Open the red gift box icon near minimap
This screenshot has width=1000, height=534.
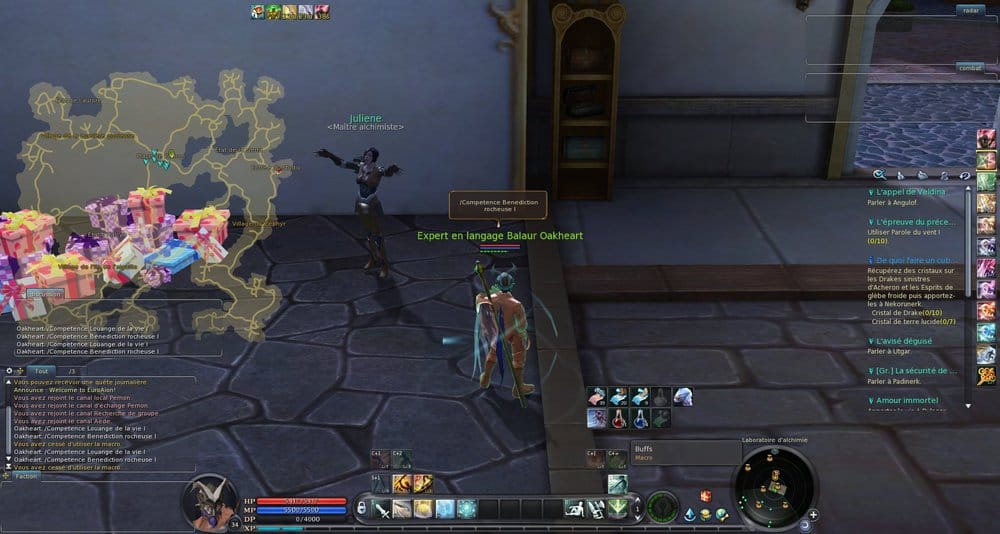tap(705, 496)
